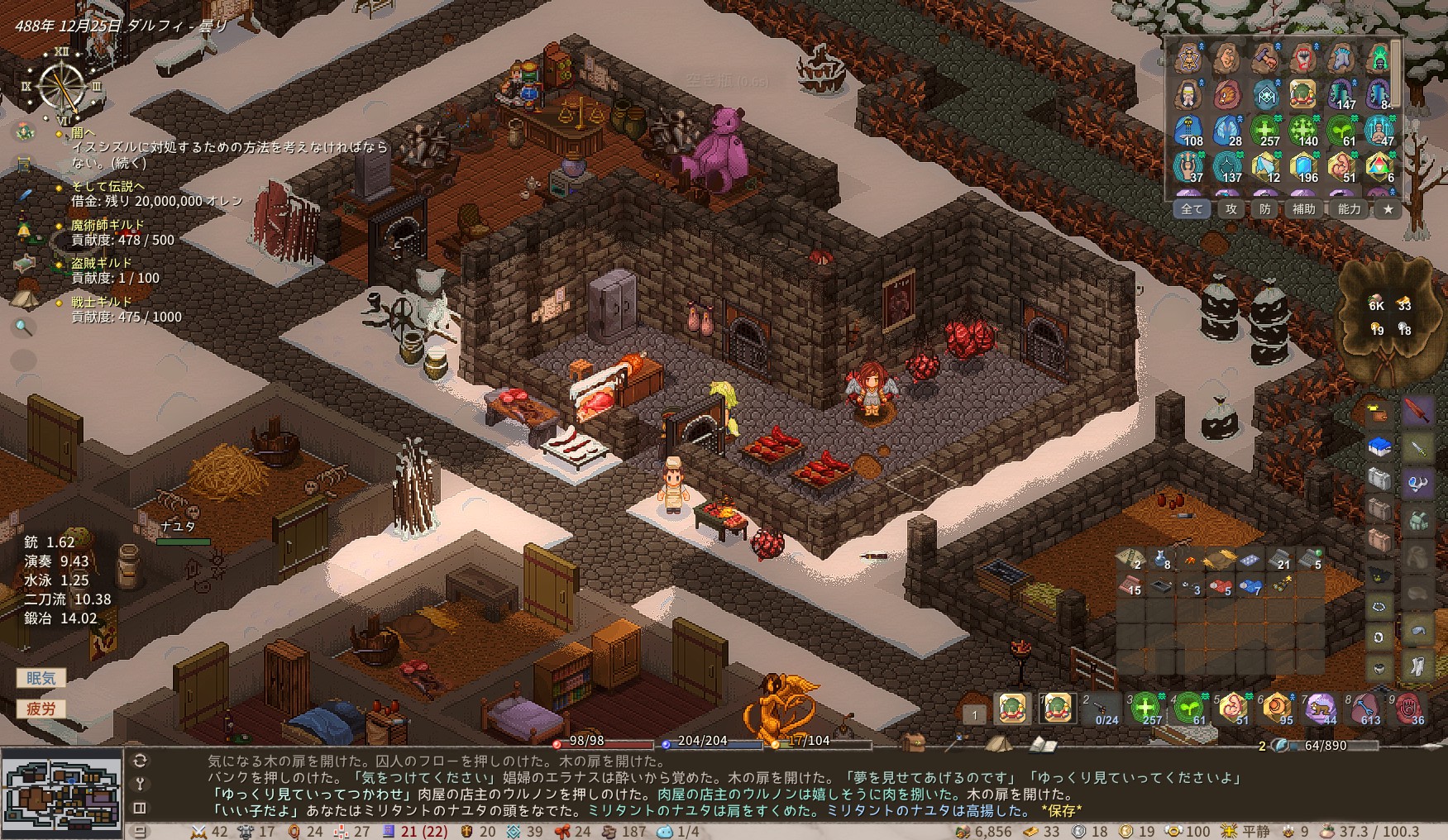
Task: Choose the 全て ability filter tab
Action: 1192,209
